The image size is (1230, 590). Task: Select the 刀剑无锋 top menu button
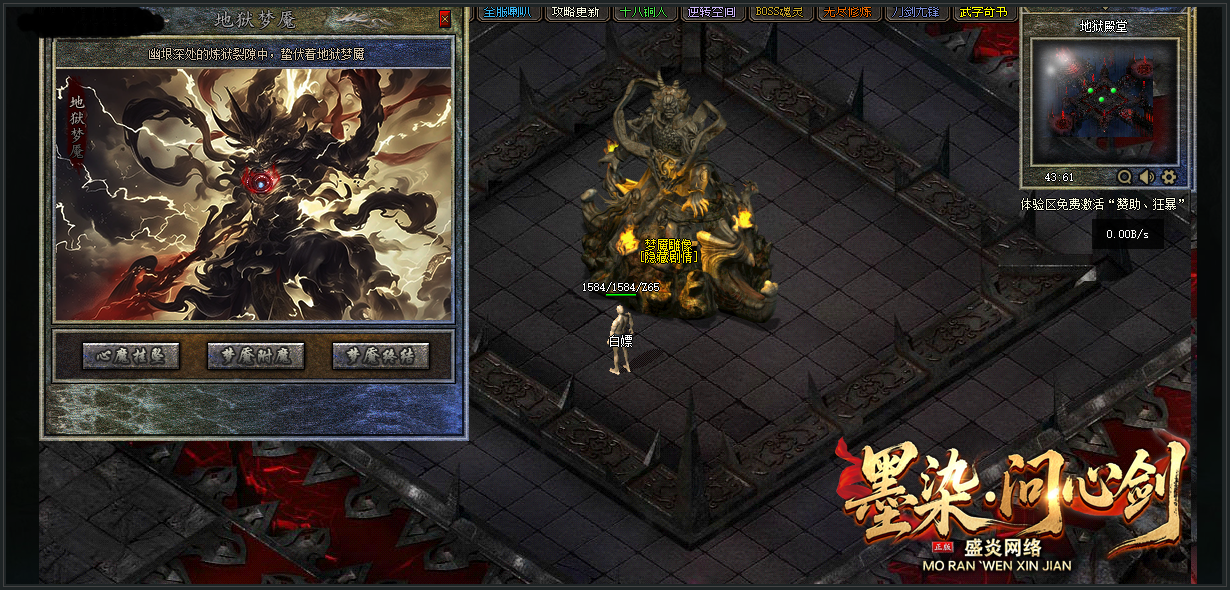pos(916,12)
